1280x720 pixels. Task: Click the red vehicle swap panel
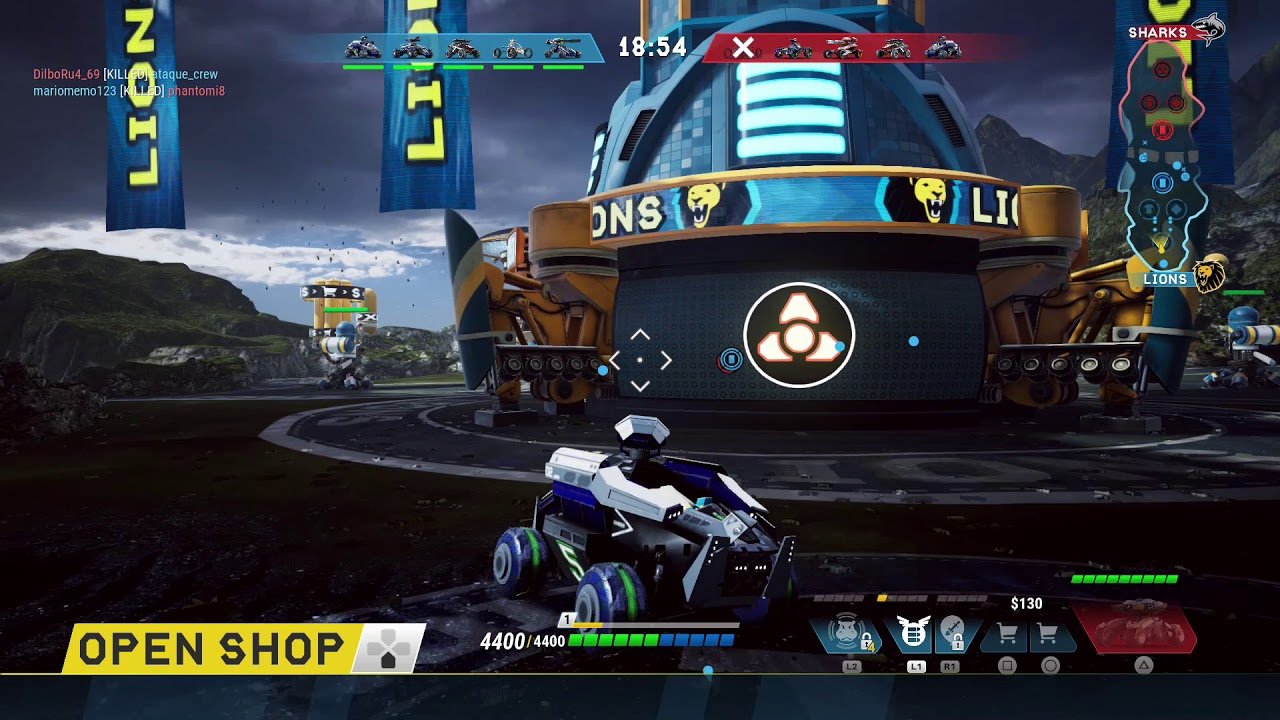click(1136, 630)
